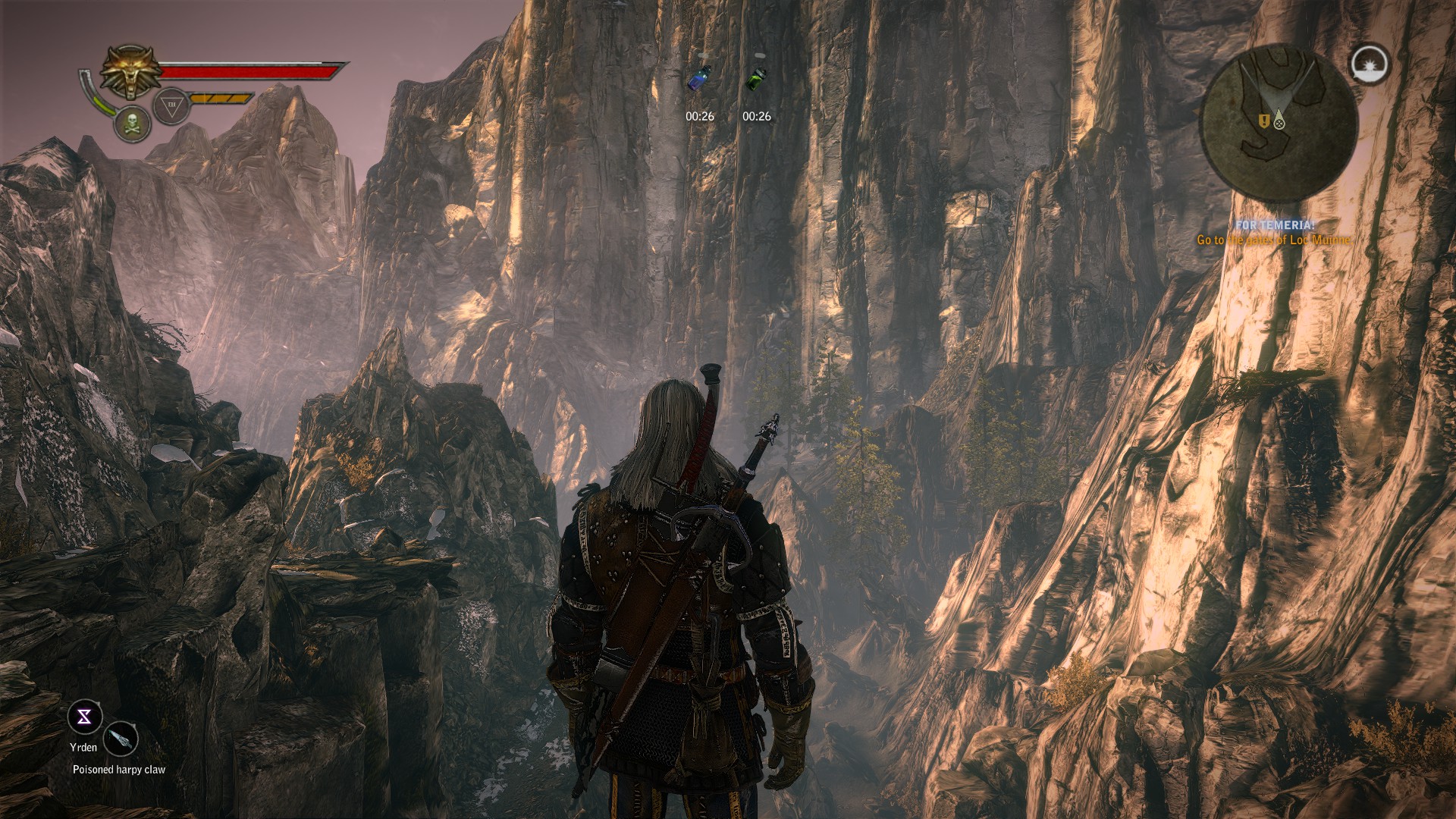Choose the Poisoned harpy claw slot
This screenshot has width=1456, height=819.
(121, 738)
